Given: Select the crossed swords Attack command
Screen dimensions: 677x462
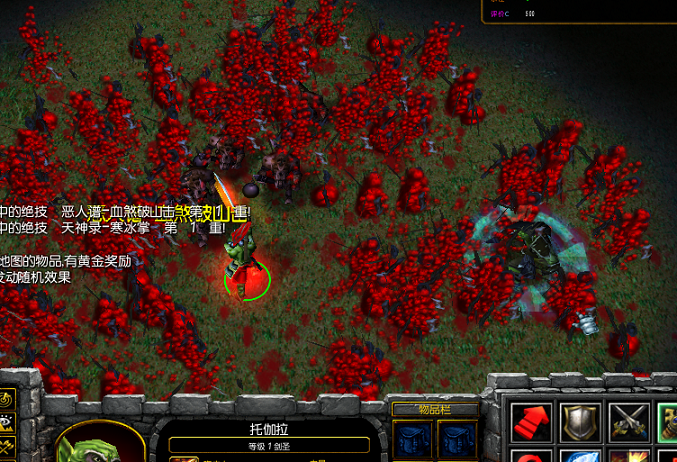Looking at the screenshot, I should (x=629, y=422).
